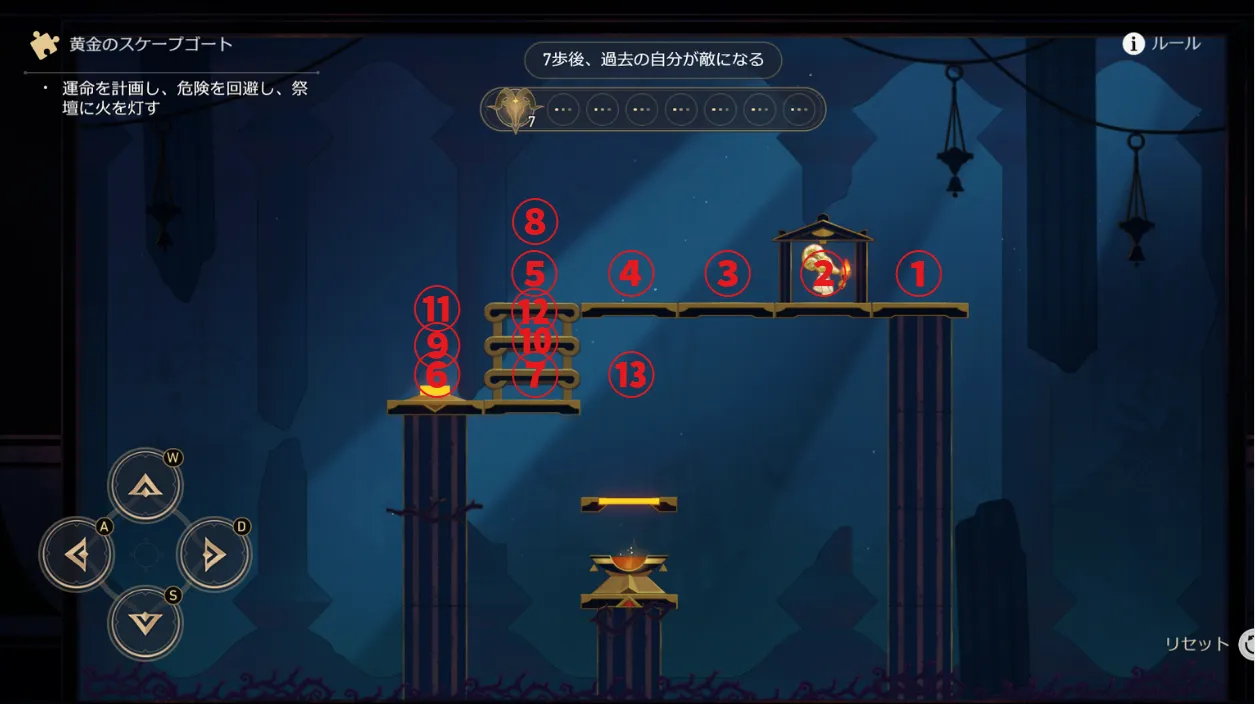The image size is (1255, 704).
Task: Select the 黄金のスケープゴート puzzle objective title
Action: pos(151,45)
